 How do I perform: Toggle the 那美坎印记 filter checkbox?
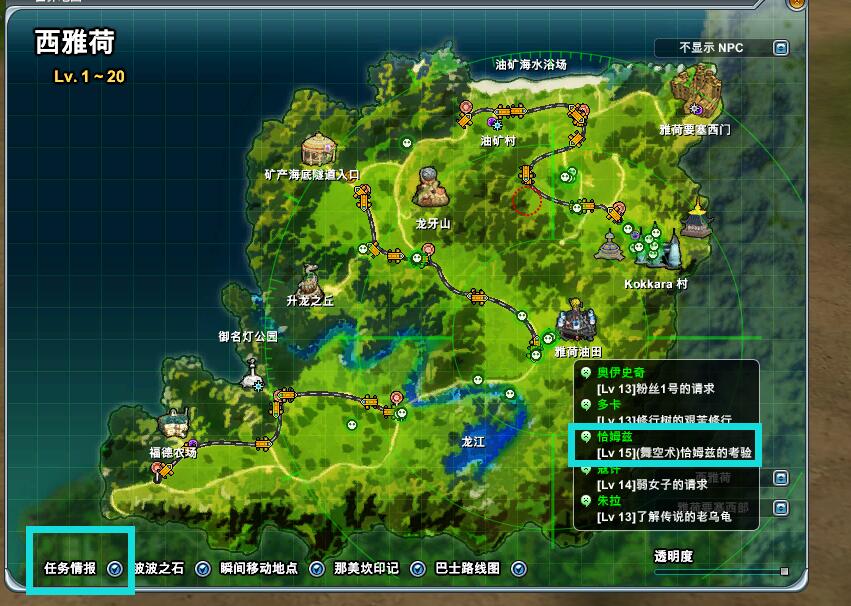click(x=417, y=569)
